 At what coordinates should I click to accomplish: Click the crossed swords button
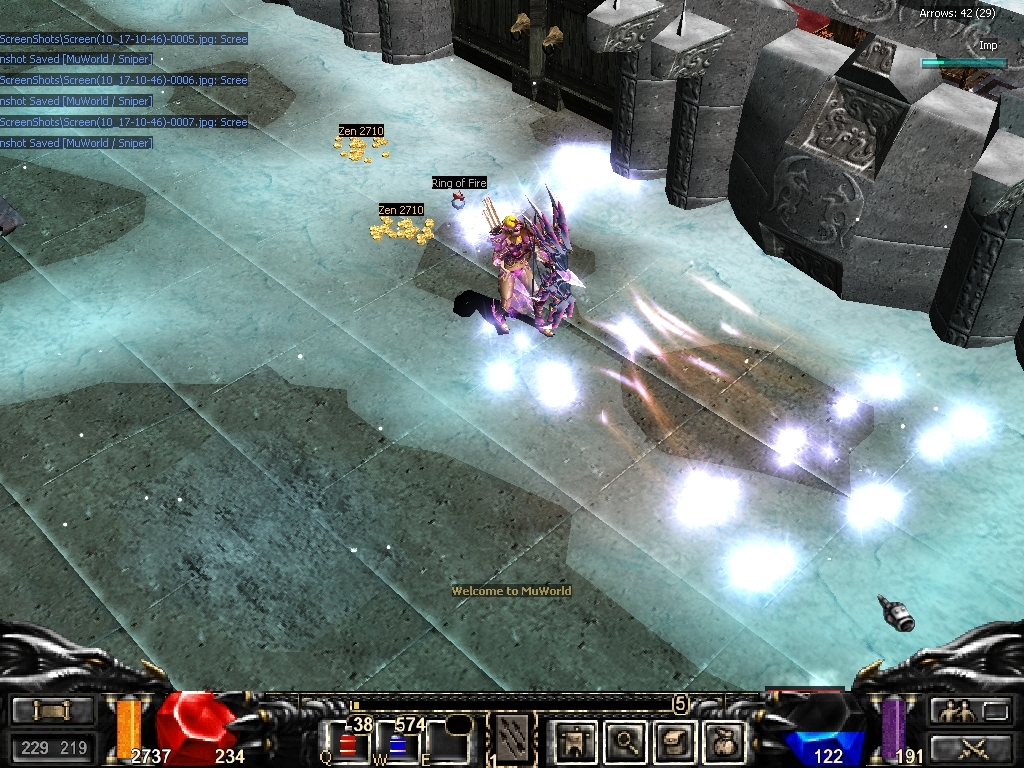968,747
